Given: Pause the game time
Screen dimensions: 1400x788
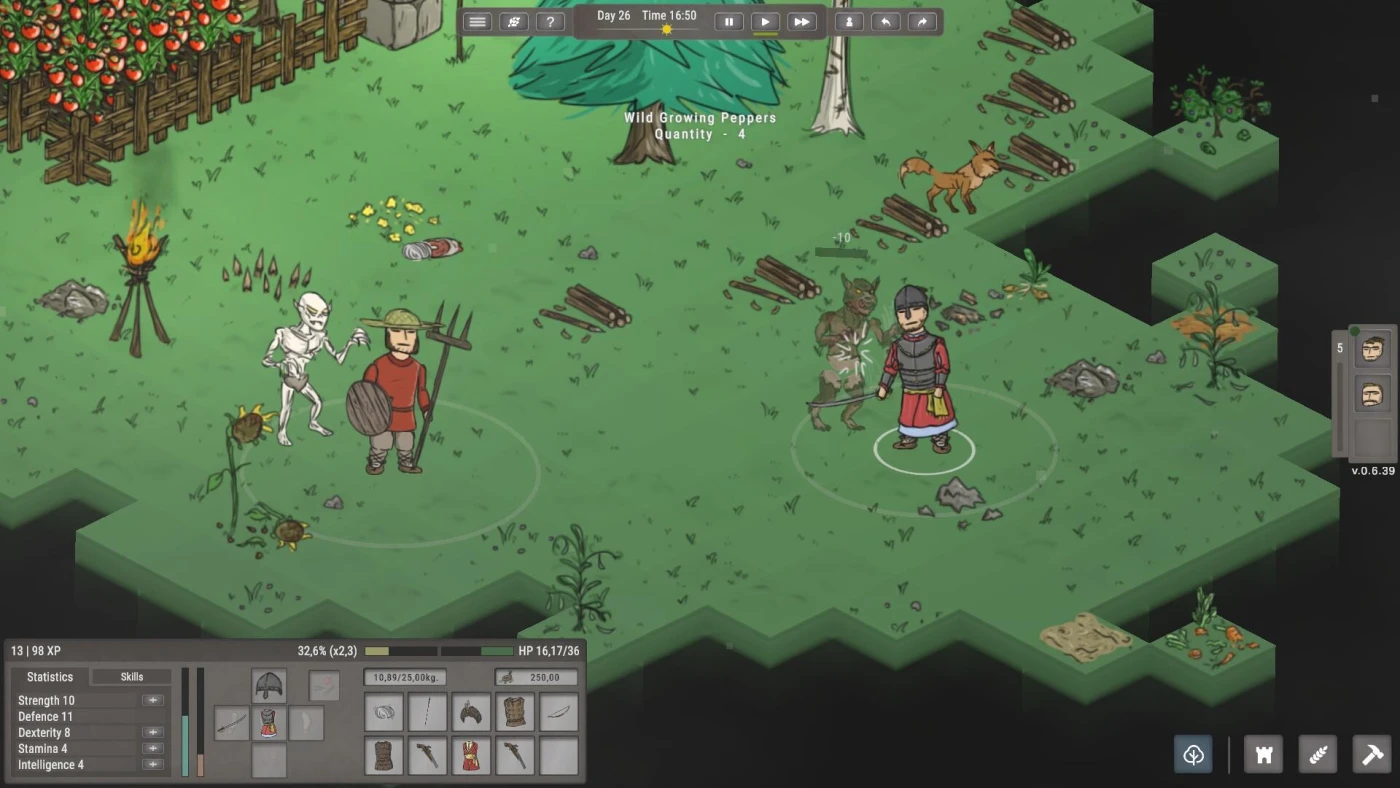Looking at the screenshot, I should 729,22.
